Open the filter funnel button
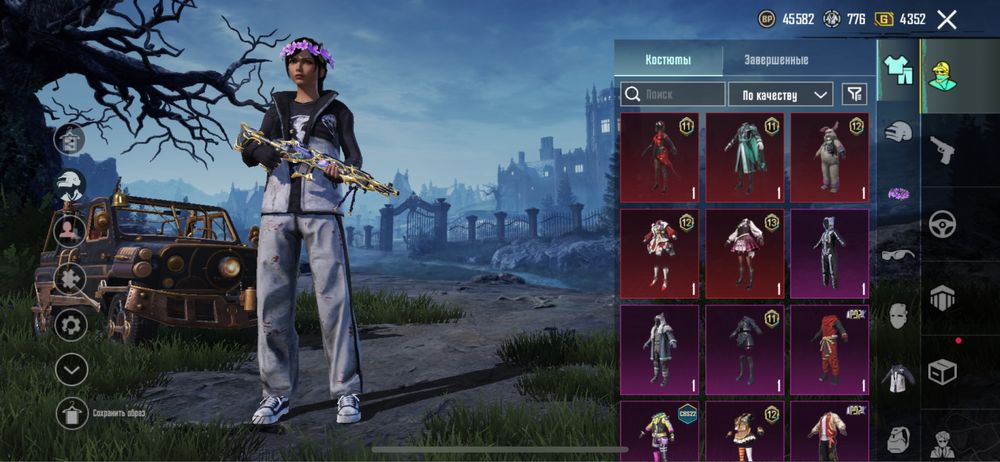1000x462 pixels. [854, 94]
